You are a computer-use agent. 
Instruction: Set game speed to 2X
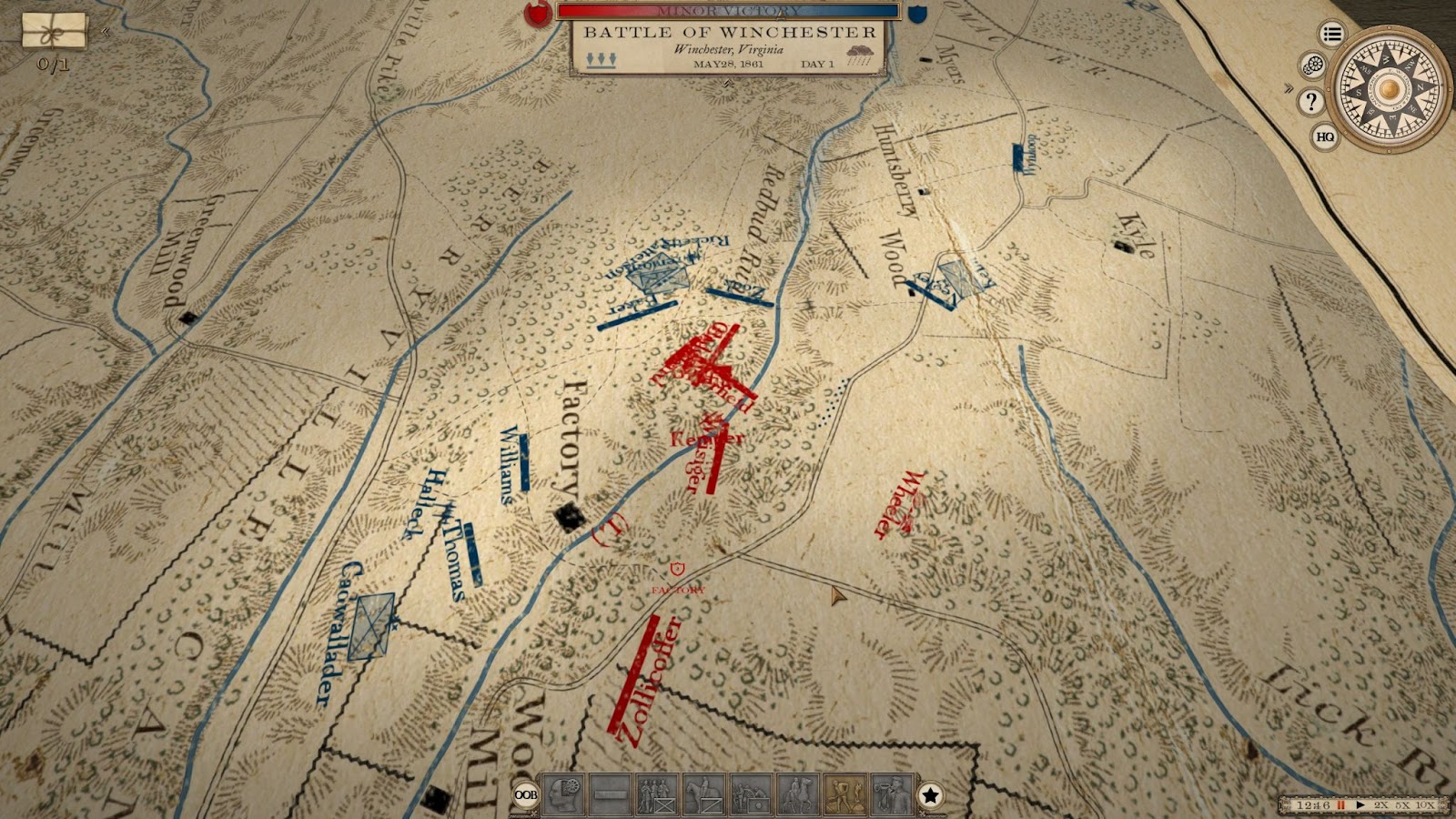tap(1381, 805)
